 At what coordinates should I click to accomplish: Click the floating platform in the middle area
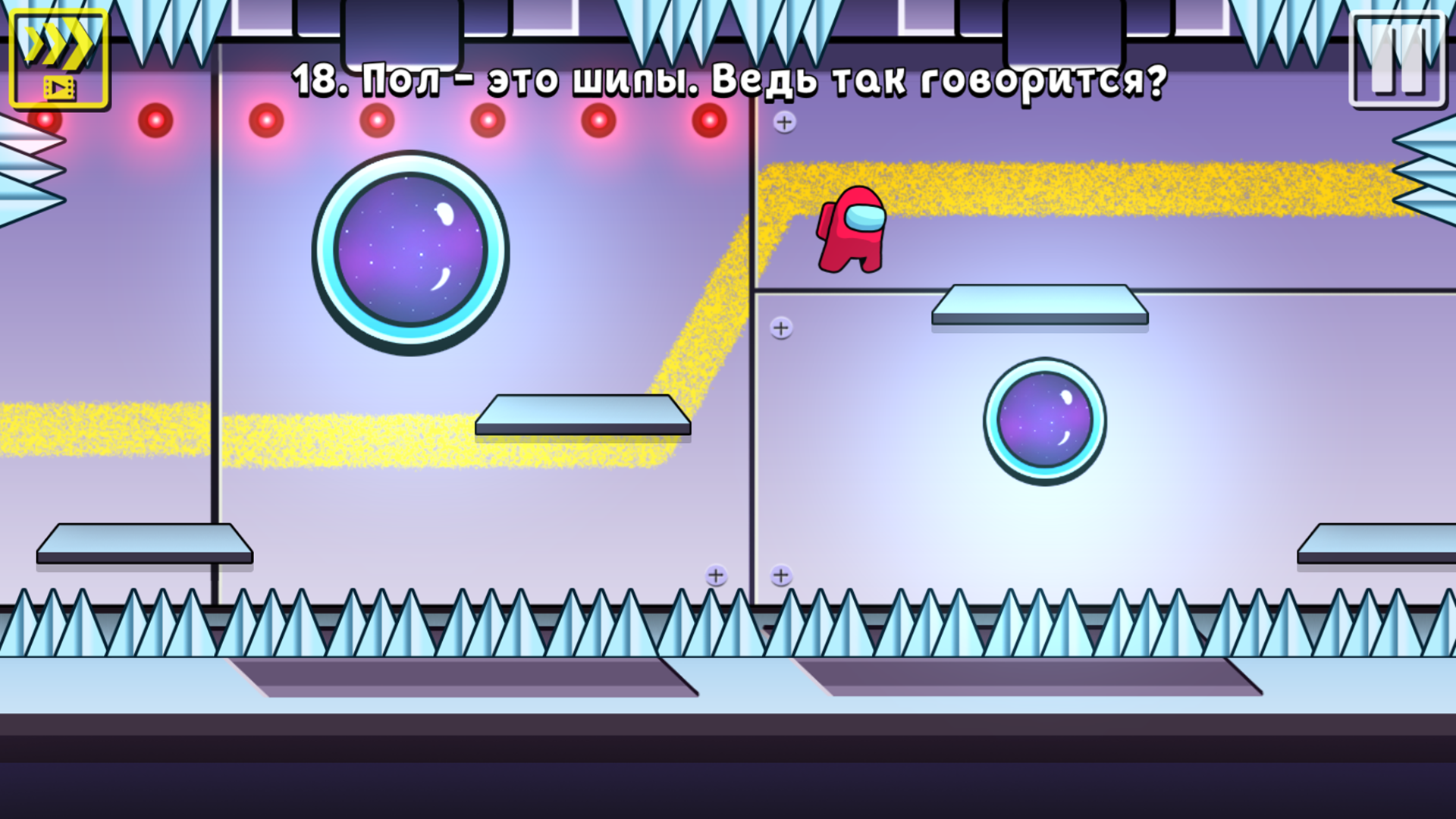[584, 416]
